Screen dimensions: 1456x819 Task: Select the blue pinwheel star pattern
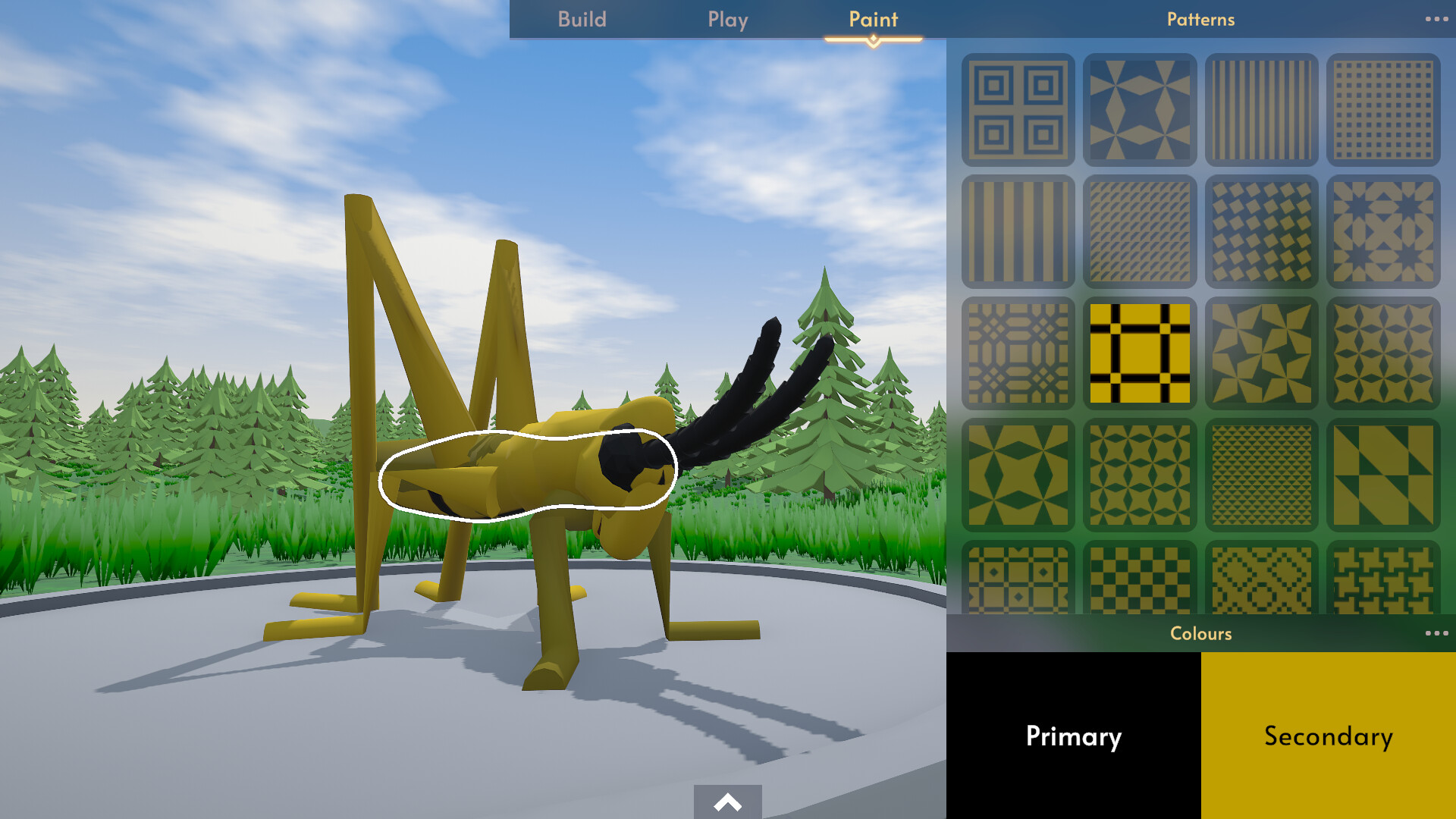click(1140, 108)
